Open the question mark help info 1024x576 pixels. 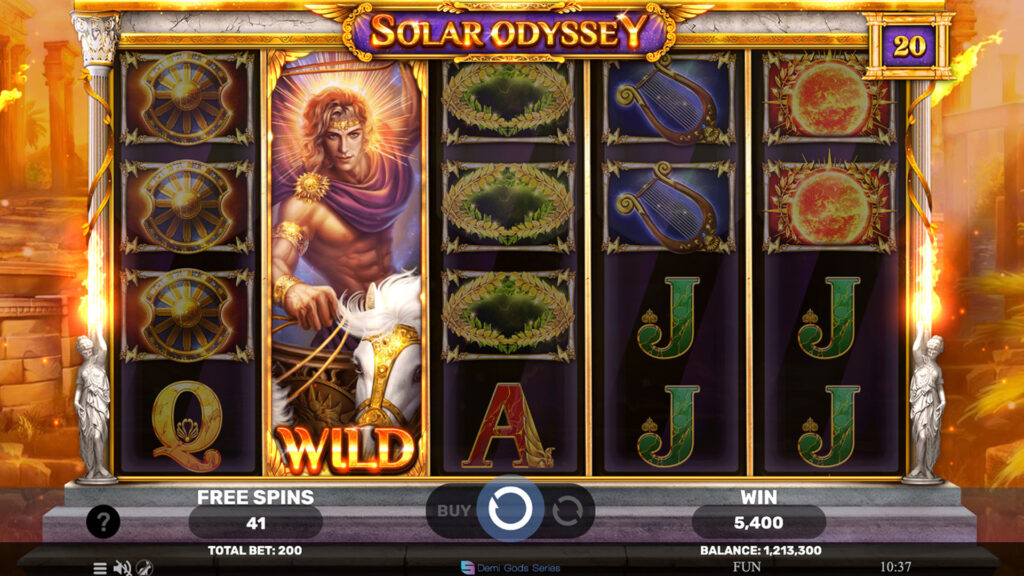click(103, 521)
